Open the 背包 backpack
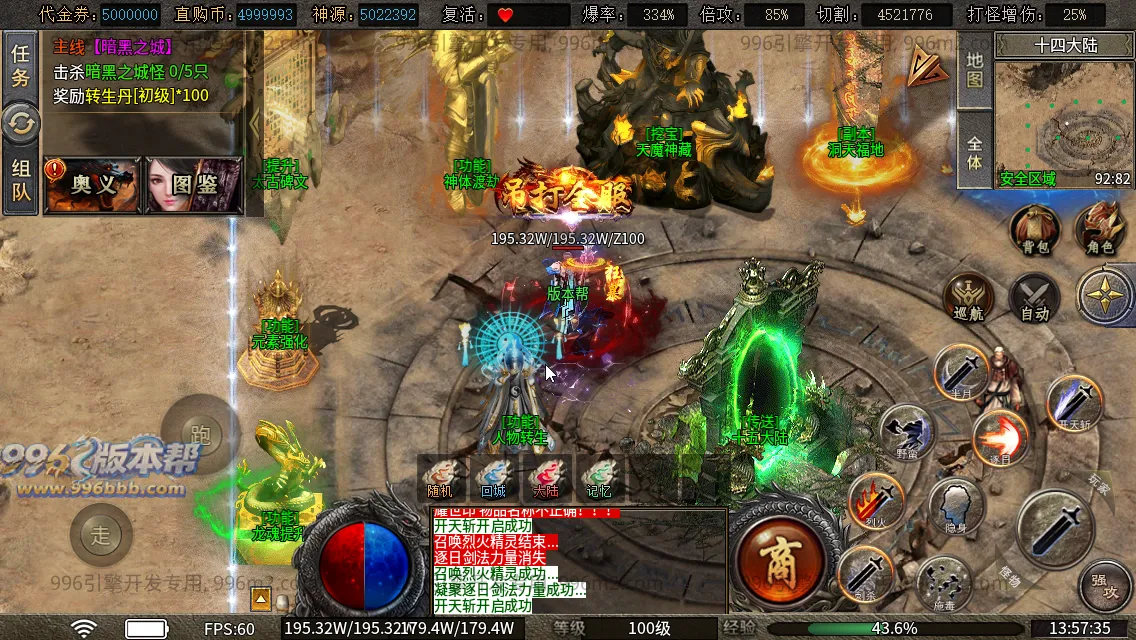1136x640 pixels. 1035,230
